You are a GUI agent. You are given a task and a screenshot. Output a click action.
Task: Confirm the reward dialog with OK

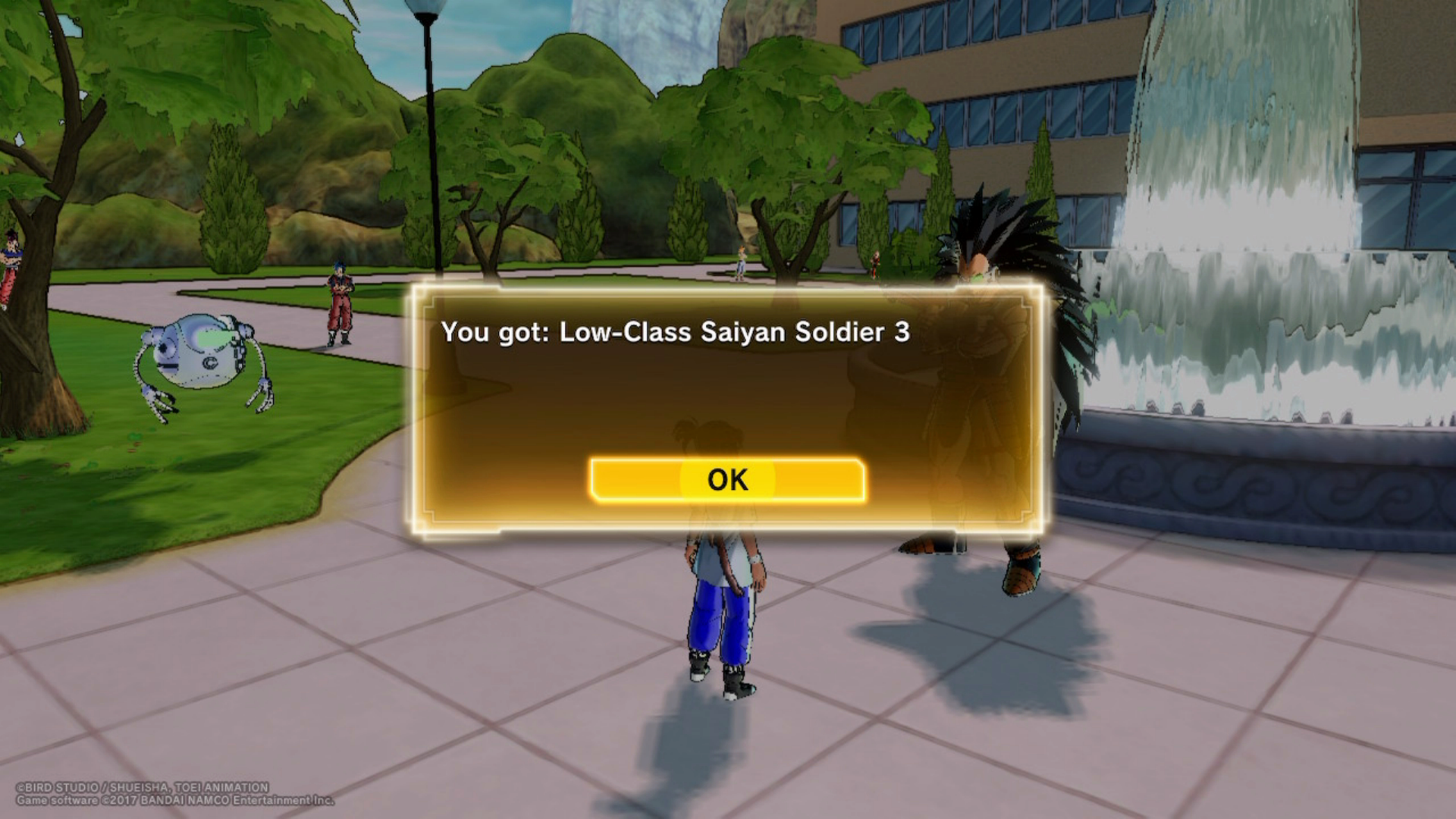tap(727, 479)
